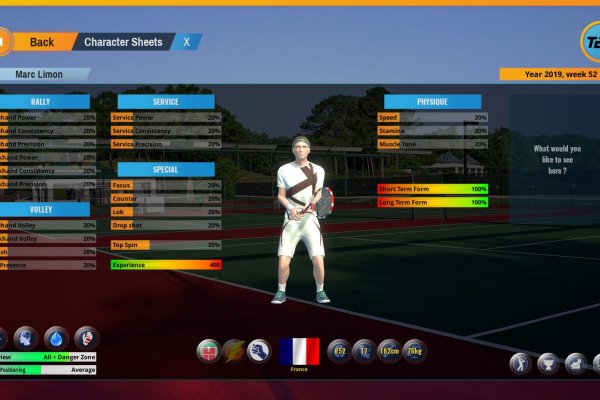The width and height of the screenshot is (600, 400).
Task: Click the 76kg weight badge
Action: tap(414, 351)
